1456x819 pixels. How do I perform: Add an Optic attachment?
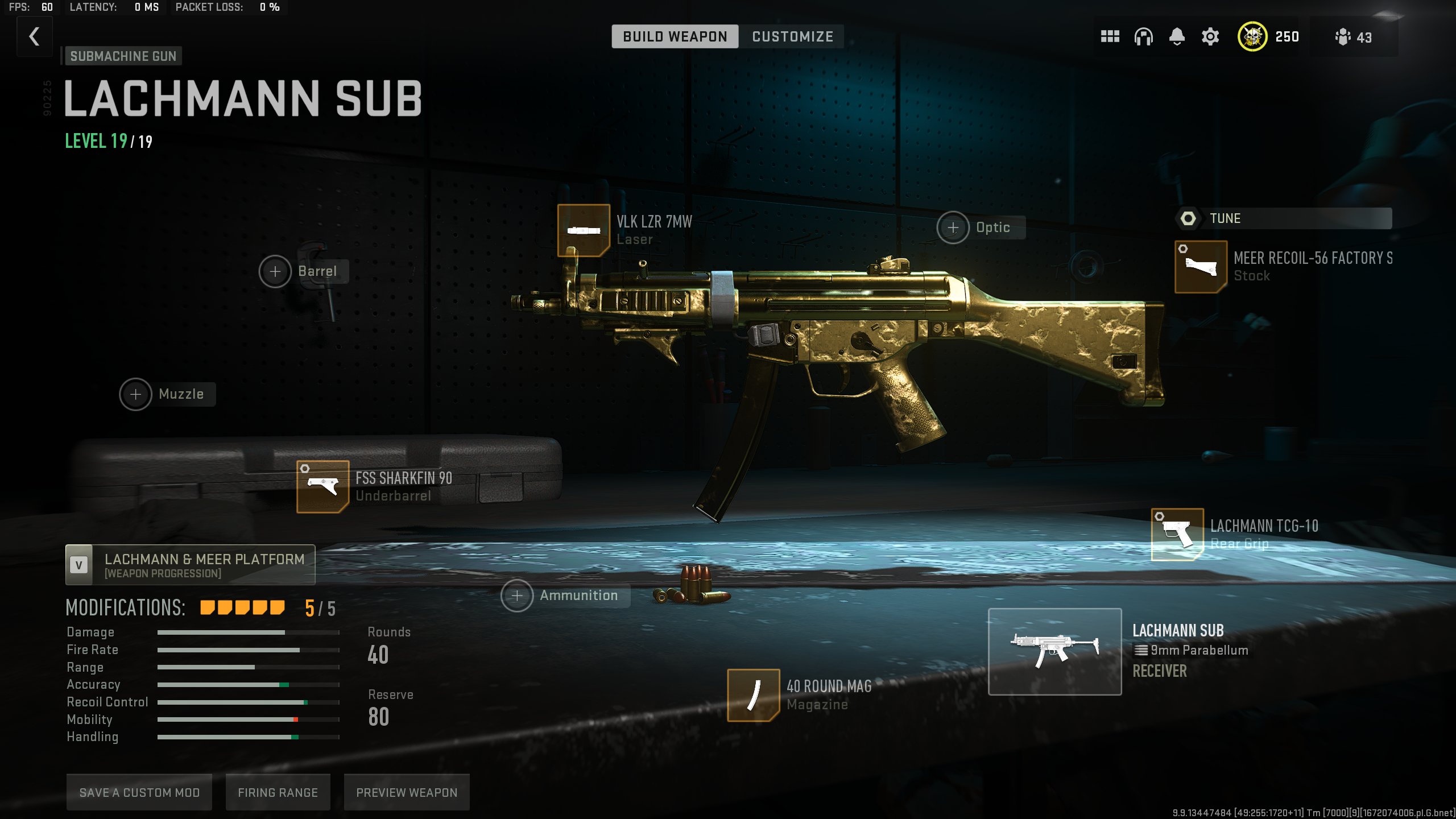[x=953, y=227]
